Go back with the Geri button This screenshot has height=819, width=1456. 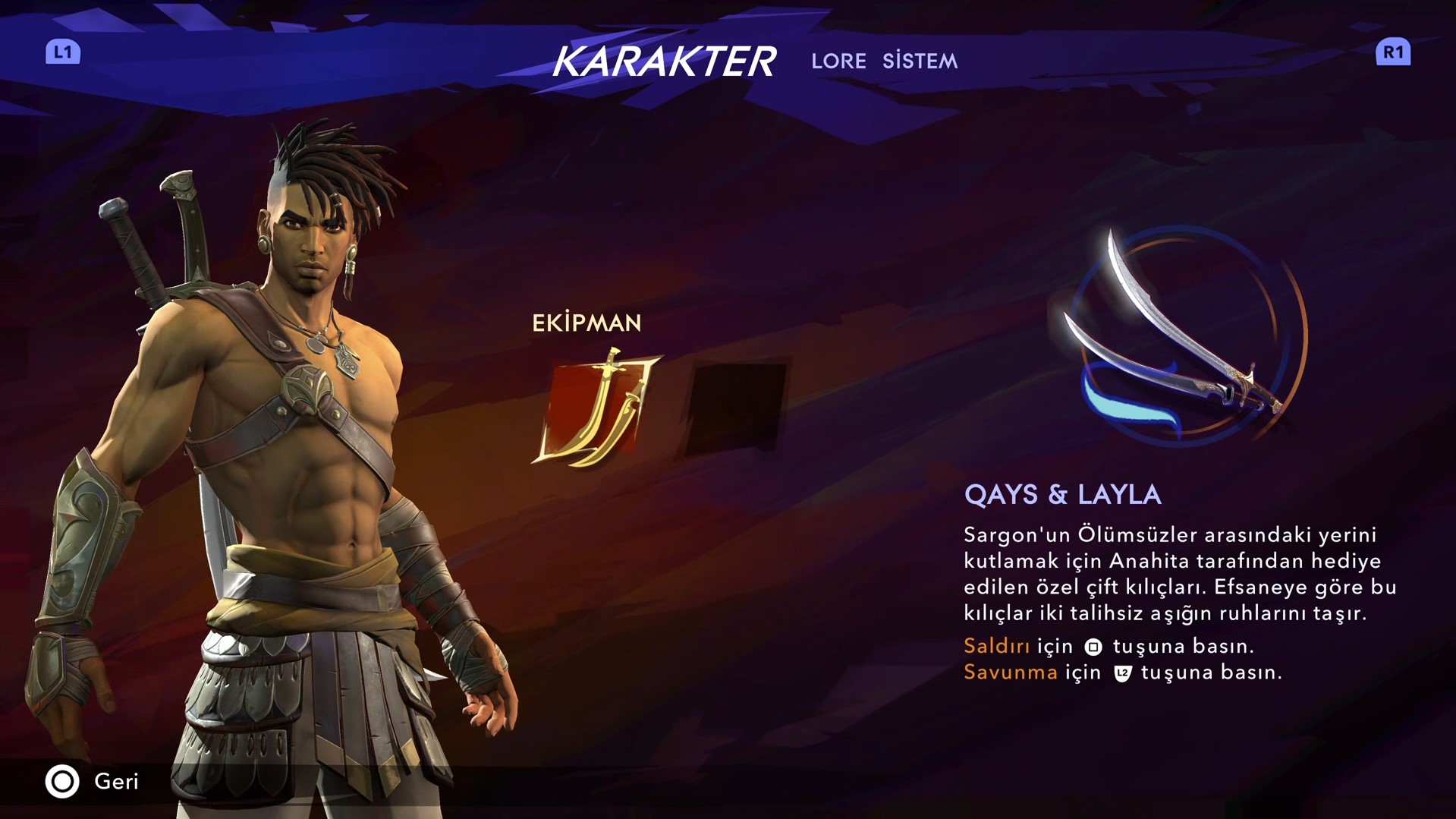[x=93, y=781]
